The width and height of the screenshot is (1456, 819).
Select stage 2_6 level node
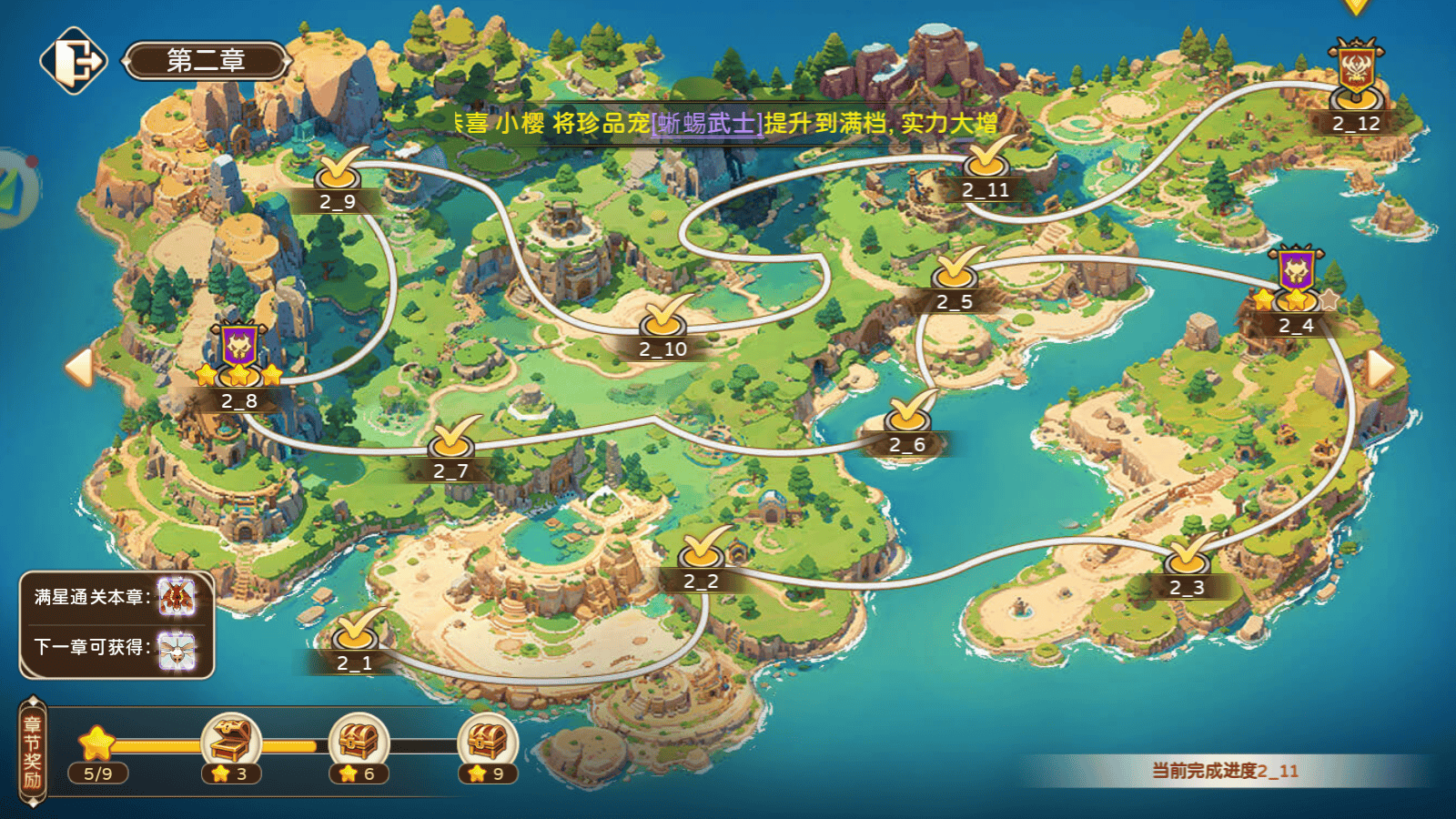[x=908, y=414]
